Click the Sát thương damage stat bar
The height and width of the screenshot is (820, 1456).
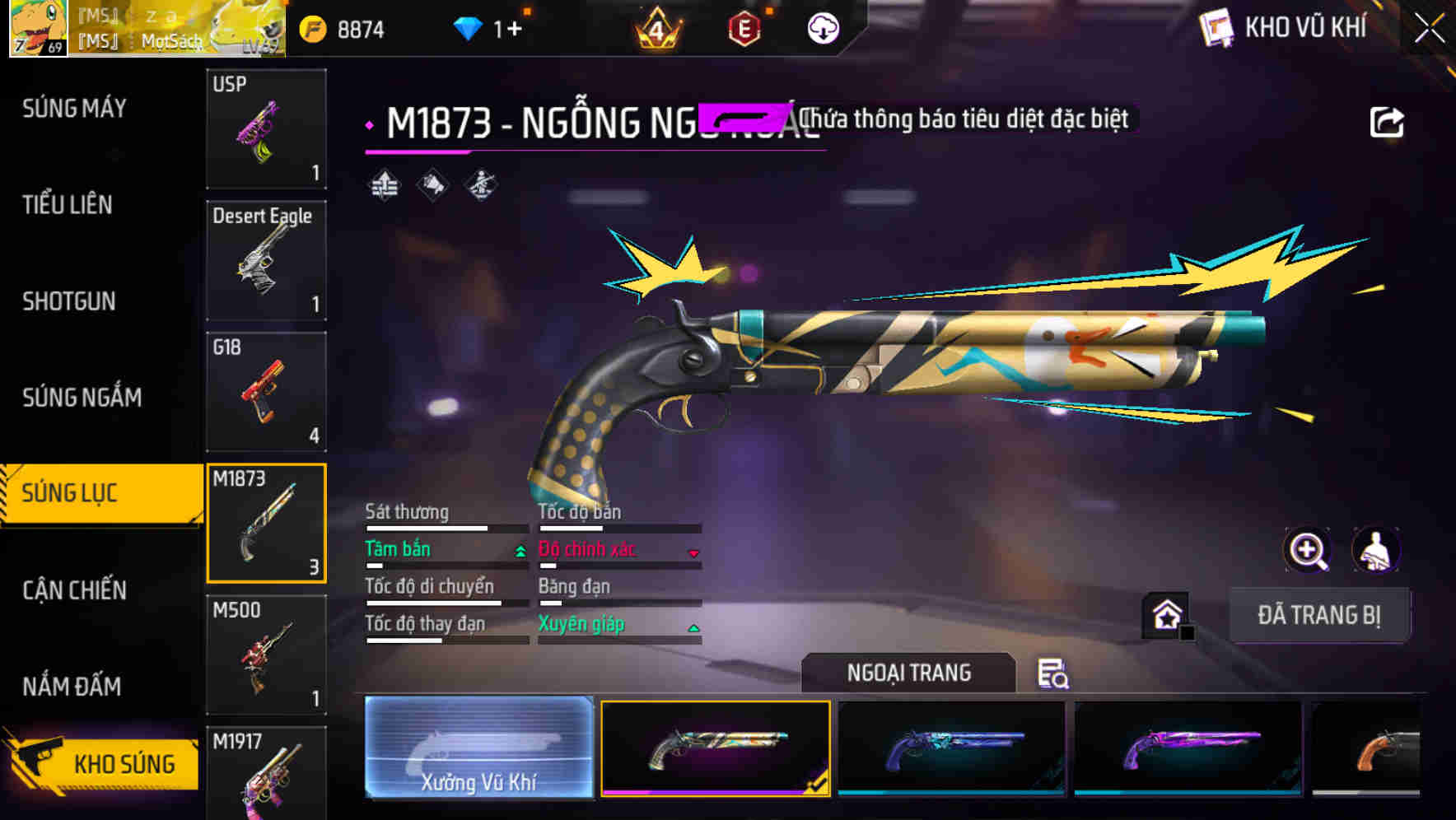click(x=445, y=529)
